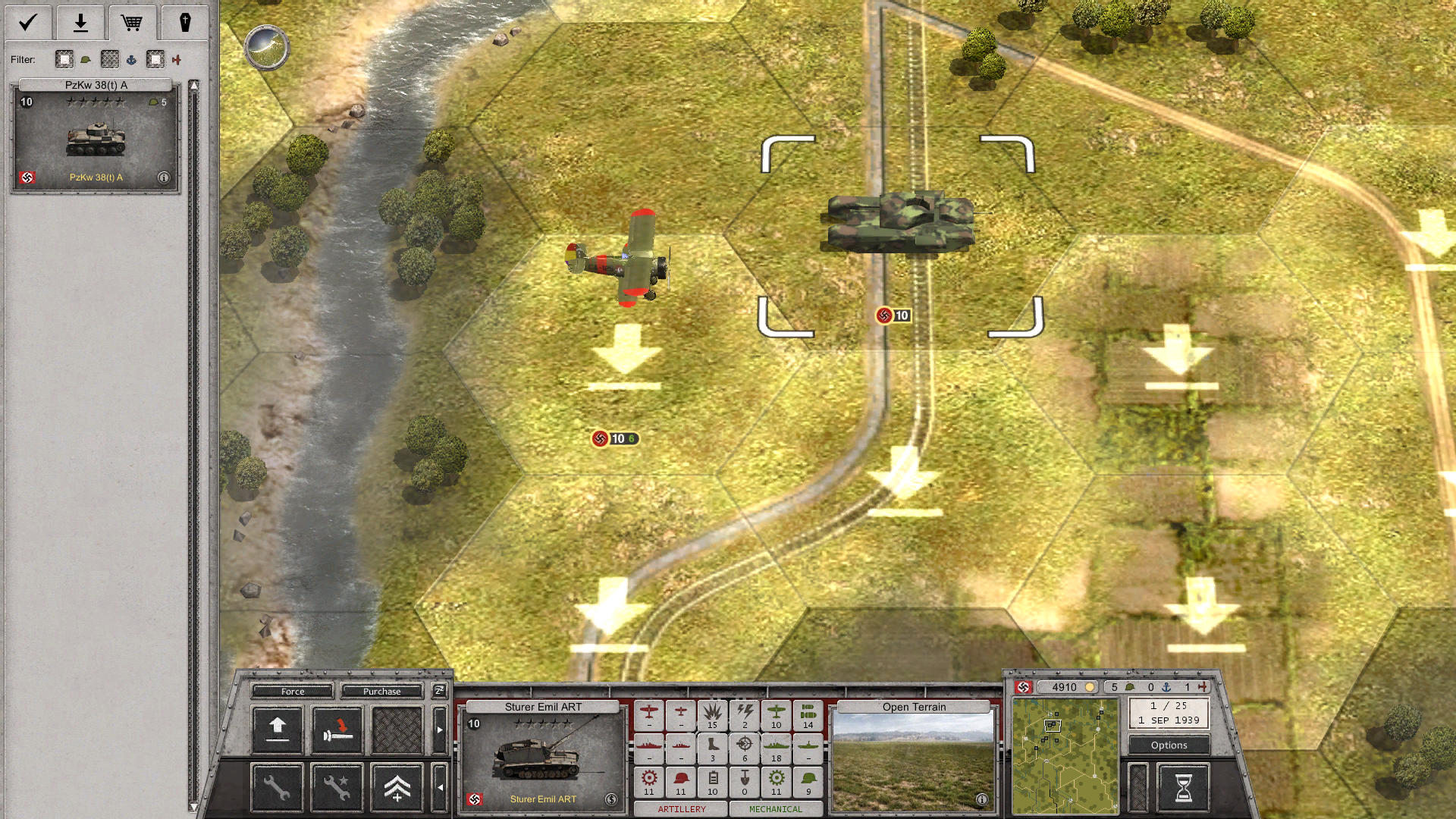Activate the sleep Zz button

[439, 690]
